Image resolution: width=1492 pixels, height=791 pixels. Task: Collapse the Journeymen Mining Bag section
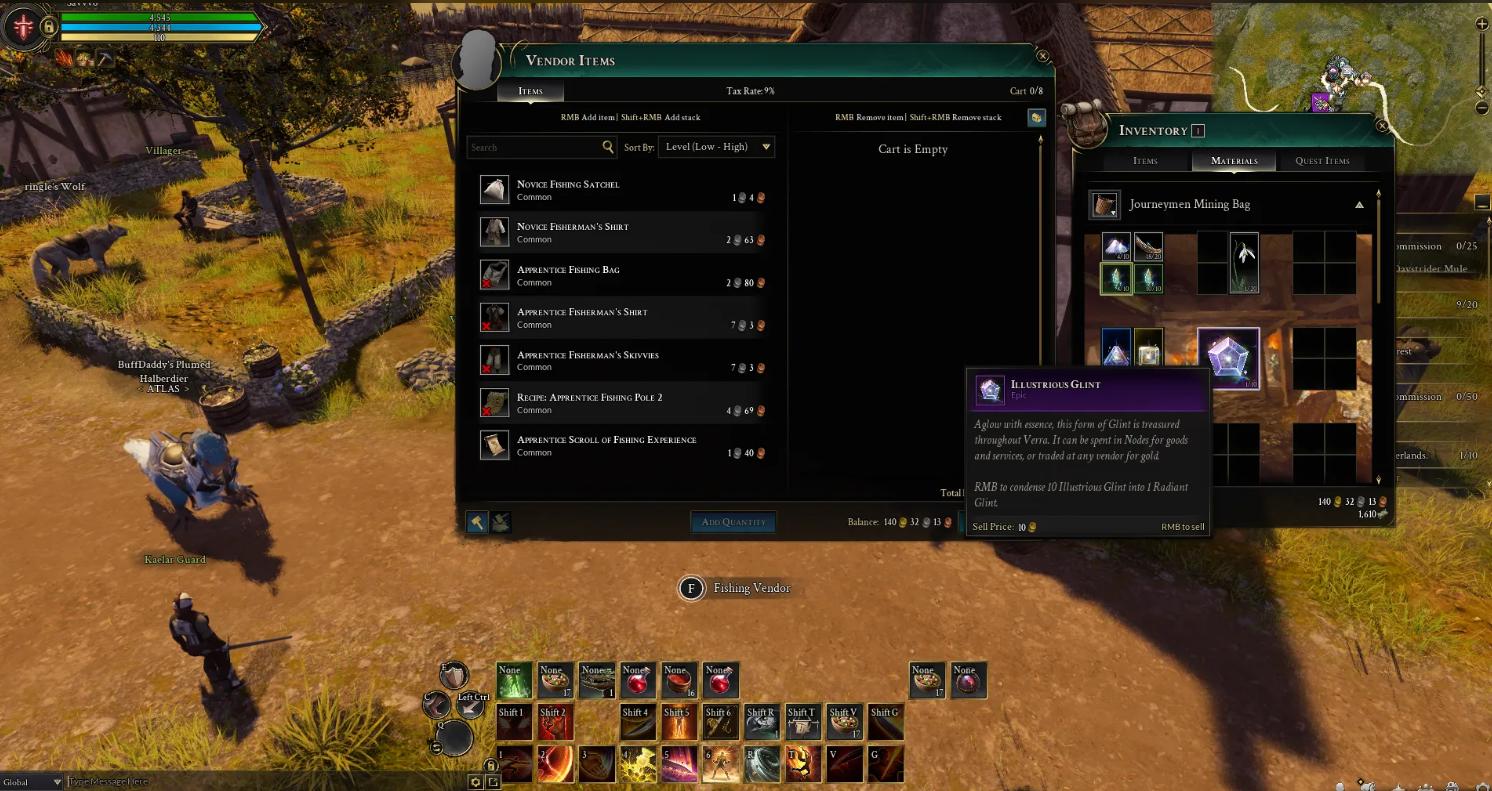[x=1359, y=205]
